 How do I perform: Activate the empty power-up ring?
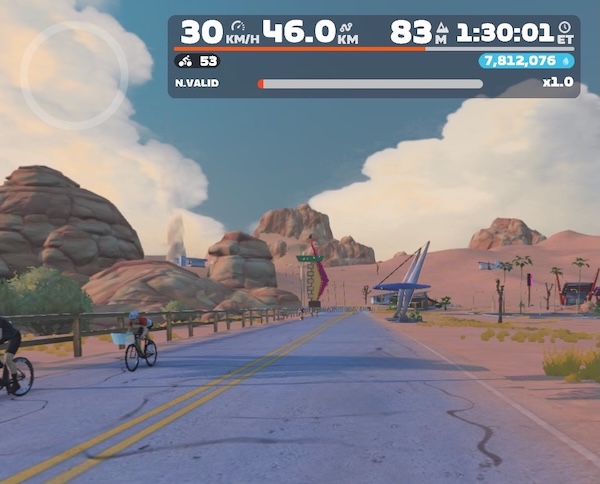[74, 75]
